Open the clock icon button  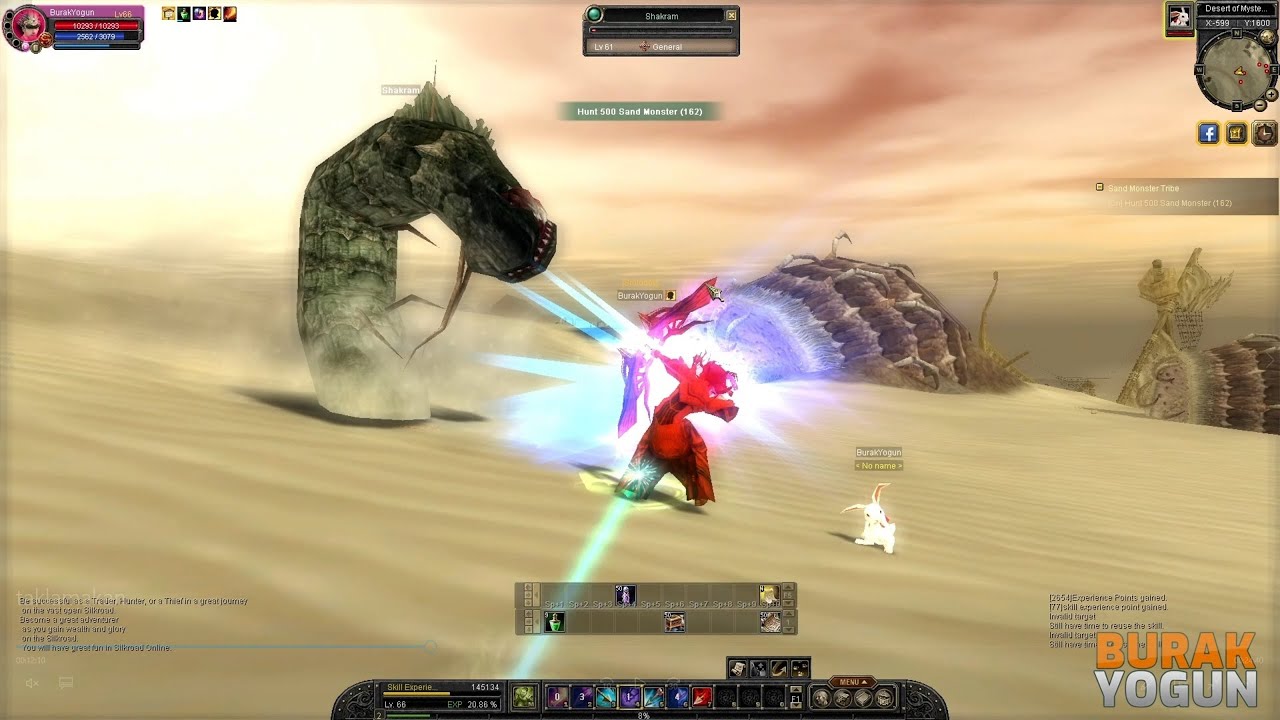coord(1265,133)
